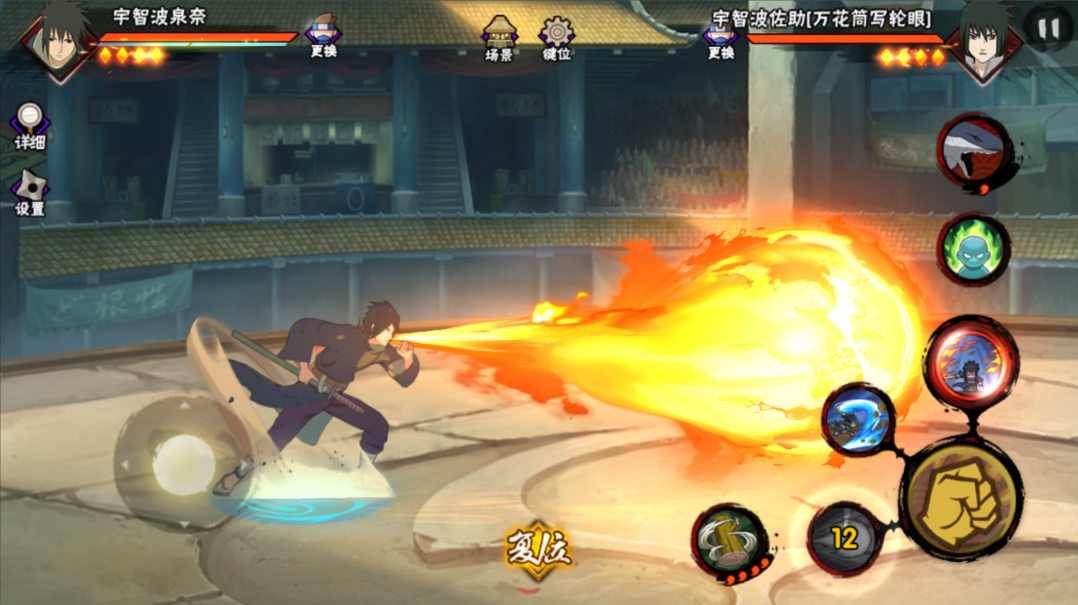Screen dimensions: 1078x605
Task: Open the 键位 key layout settings
Action: (556, 38)
